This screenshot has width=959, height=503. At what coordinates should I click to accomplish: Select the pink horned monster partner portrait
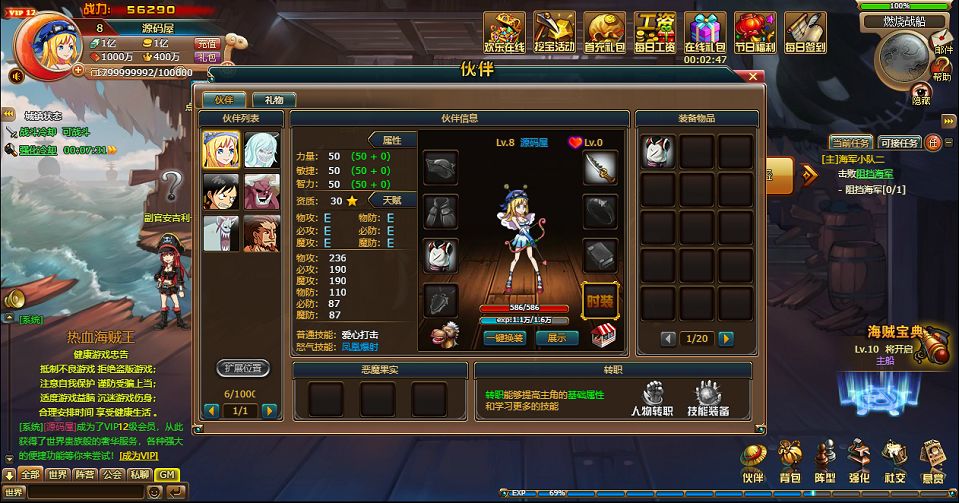click(x=262, y=191)
